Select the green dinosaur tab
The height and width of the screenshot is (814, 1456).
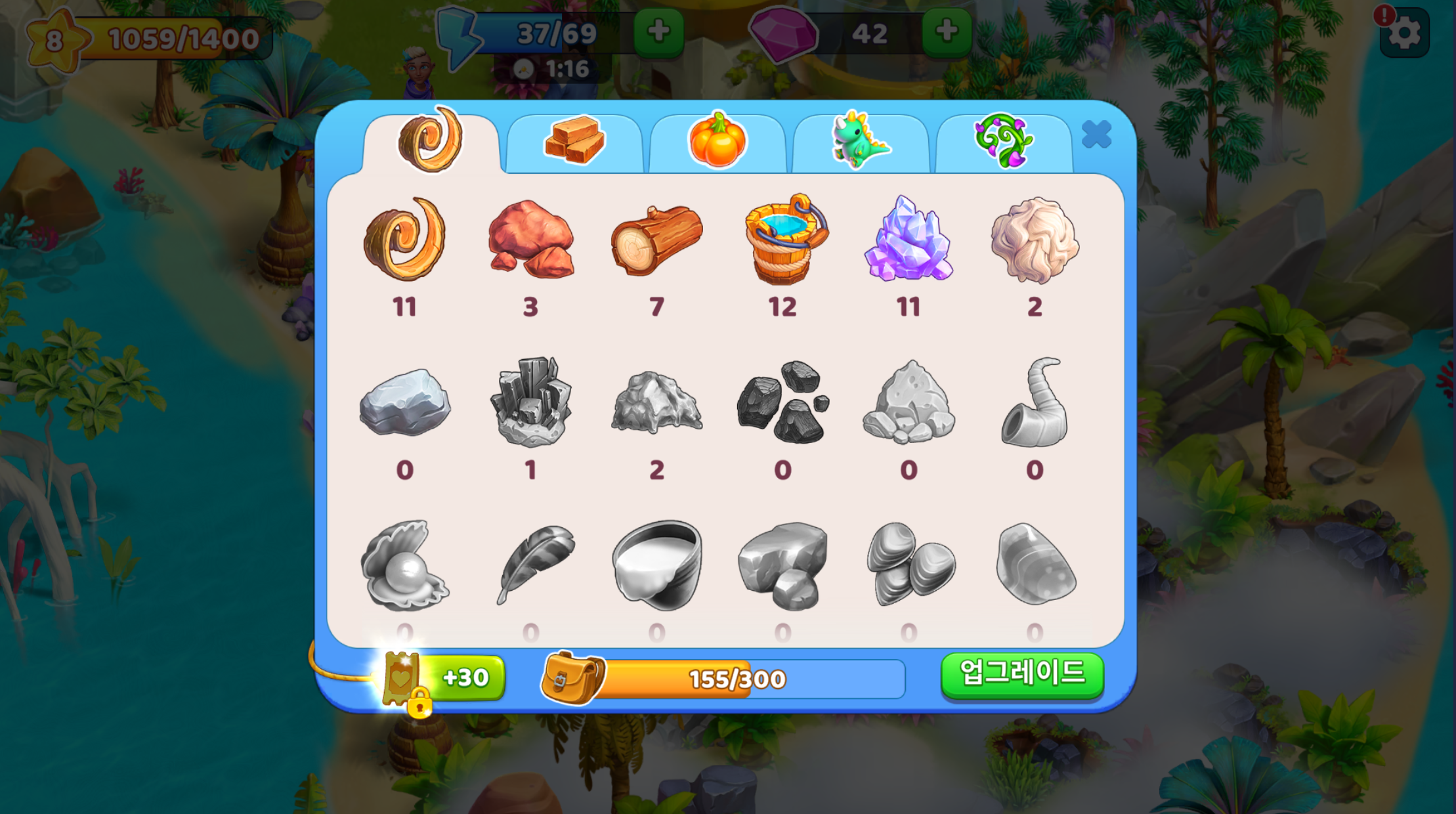point(860,140)
